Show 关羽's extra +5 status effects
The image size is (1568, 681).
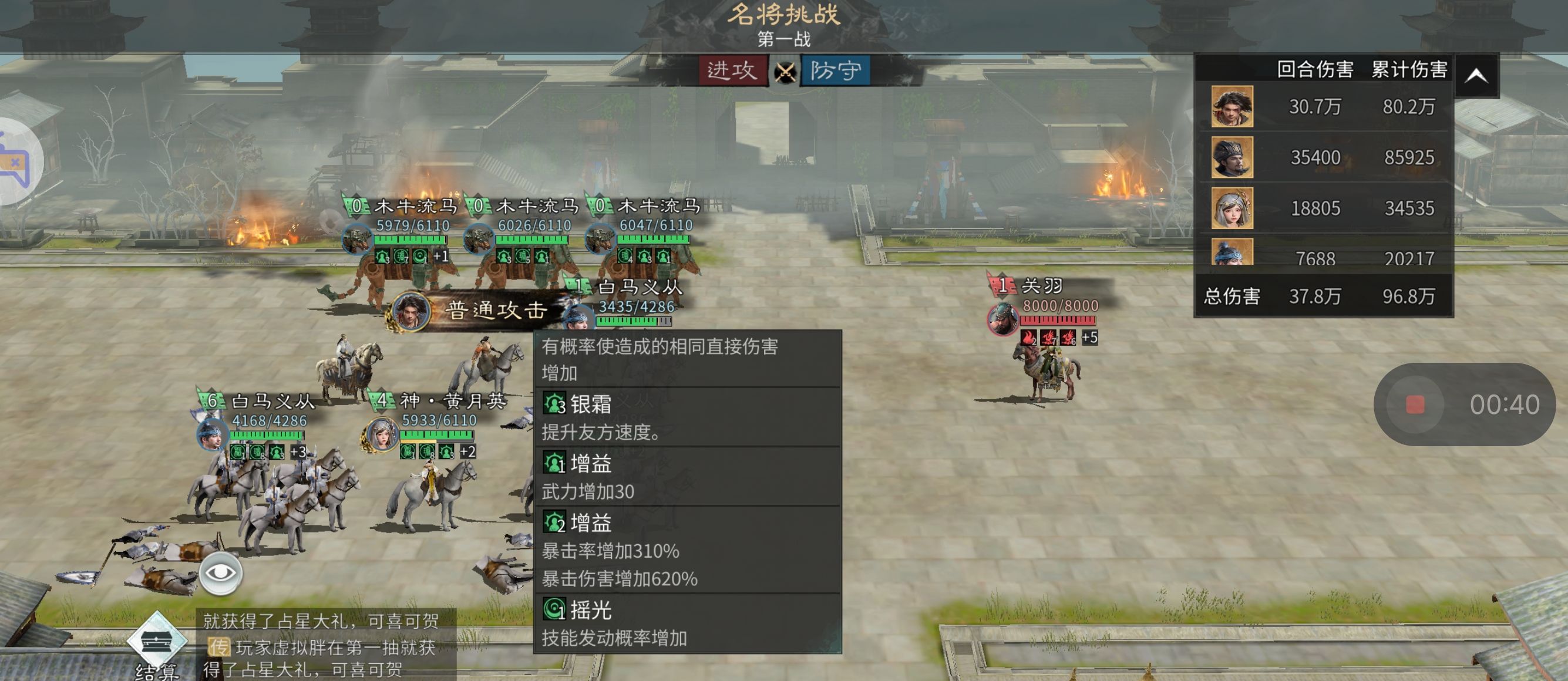[x=1089, y=337]
